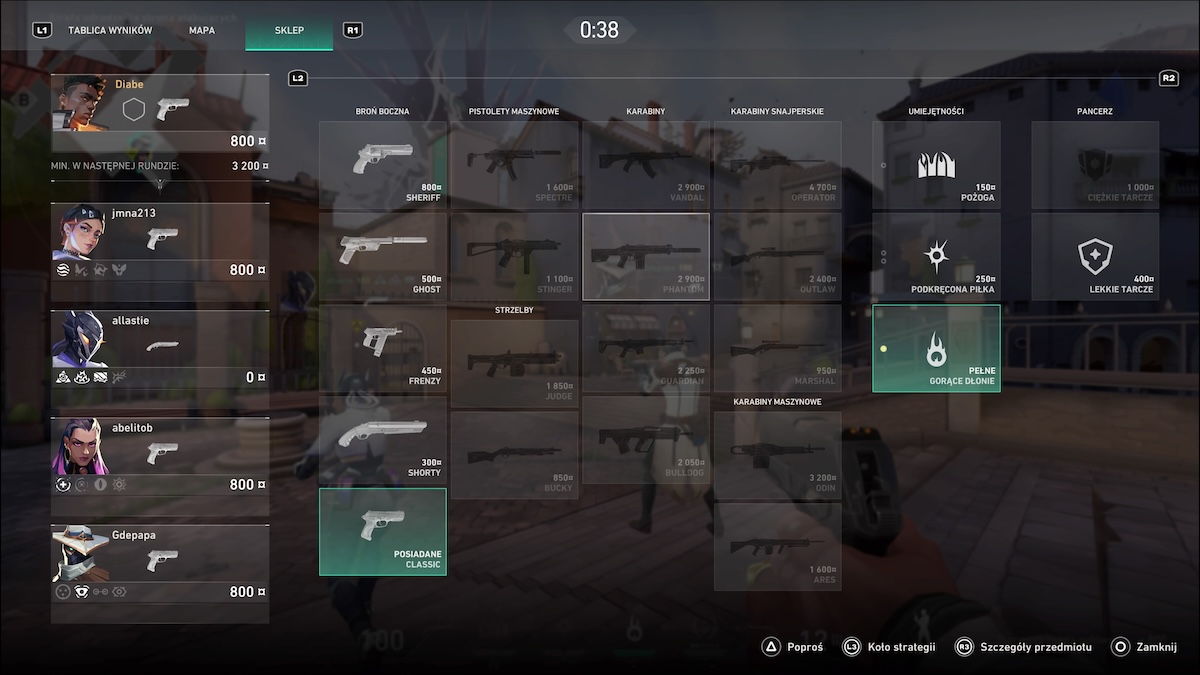Select teammate jmna213's row
The image size is (1200, 675).
160,242
